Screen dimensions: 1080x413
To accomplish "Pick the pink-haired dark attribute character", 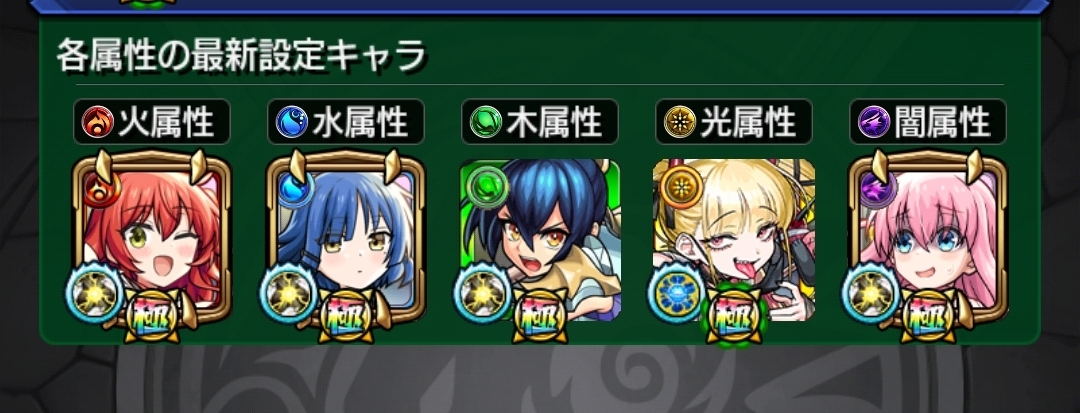I will pyautogui.click(x=928, y=240).
